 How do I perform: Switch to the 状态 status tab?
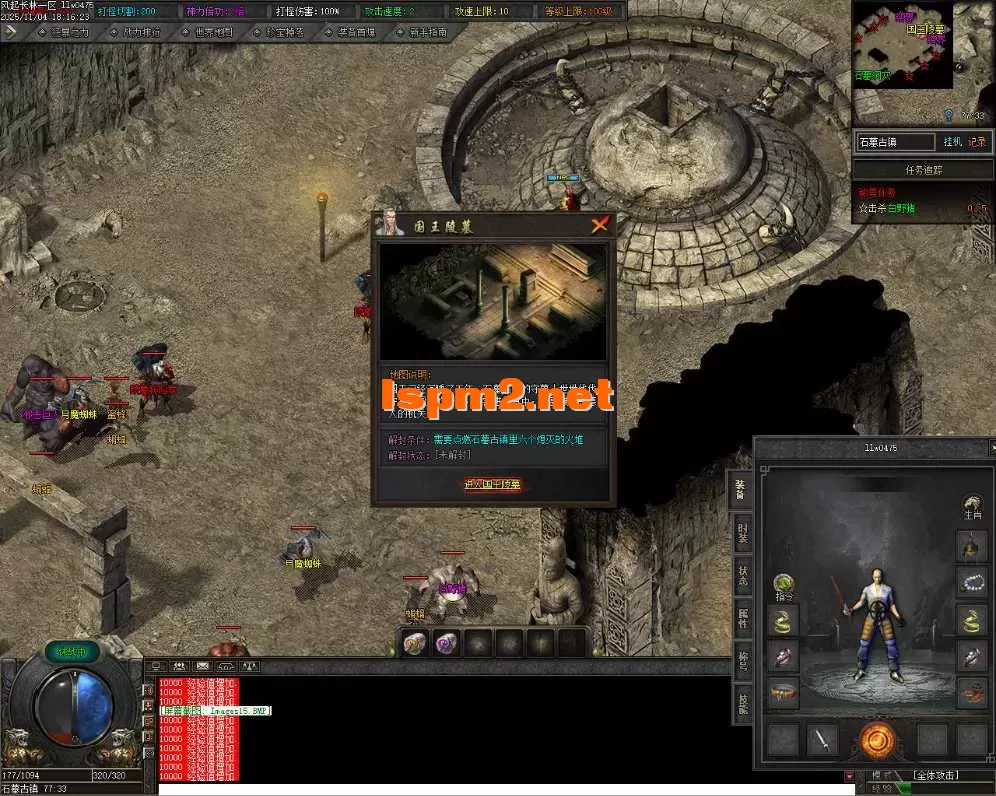[742, 577]
